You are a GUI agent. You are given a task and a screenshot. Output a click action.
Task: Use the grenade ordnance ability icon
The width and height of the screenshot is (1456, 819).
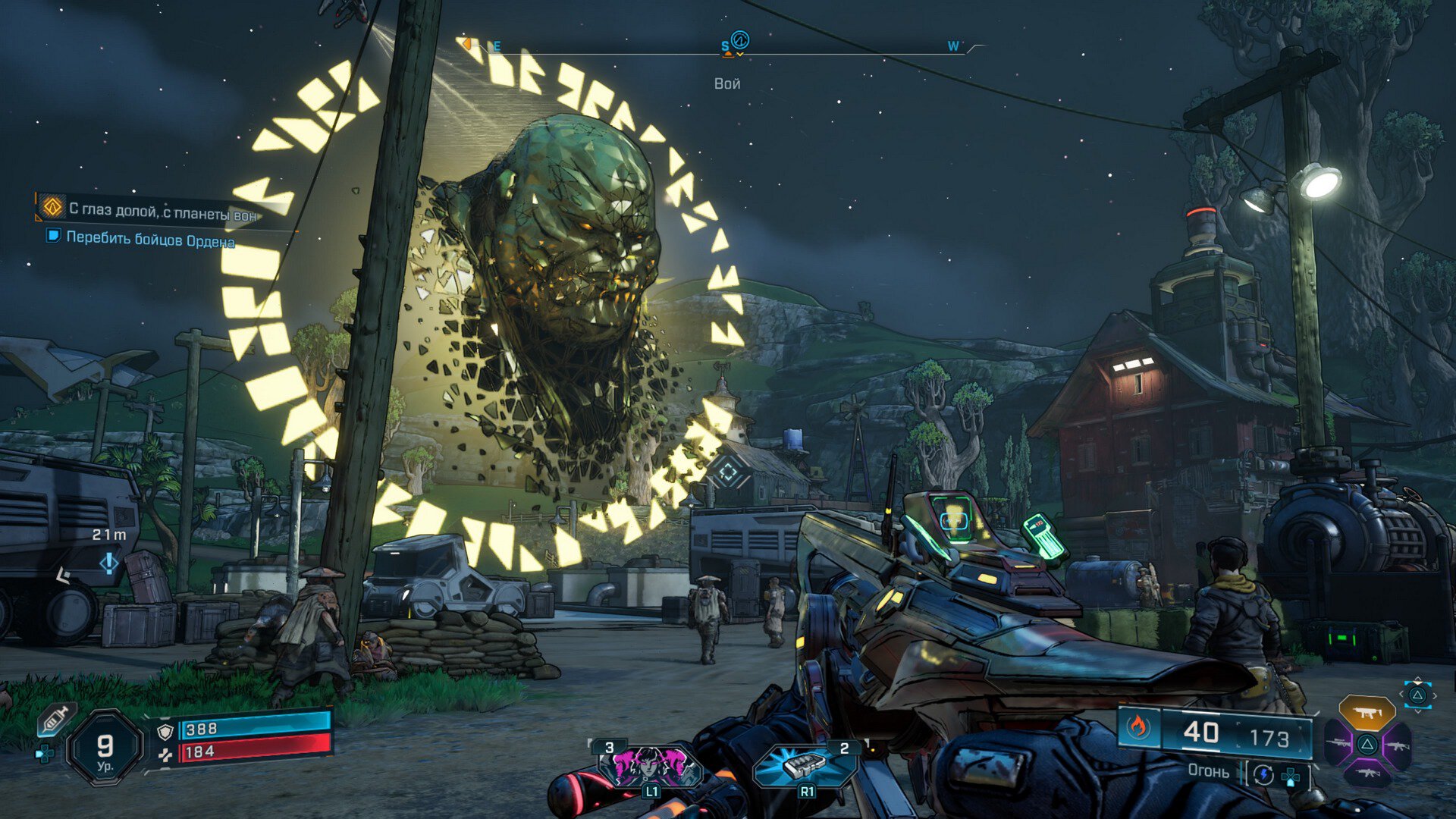point(804,764)
